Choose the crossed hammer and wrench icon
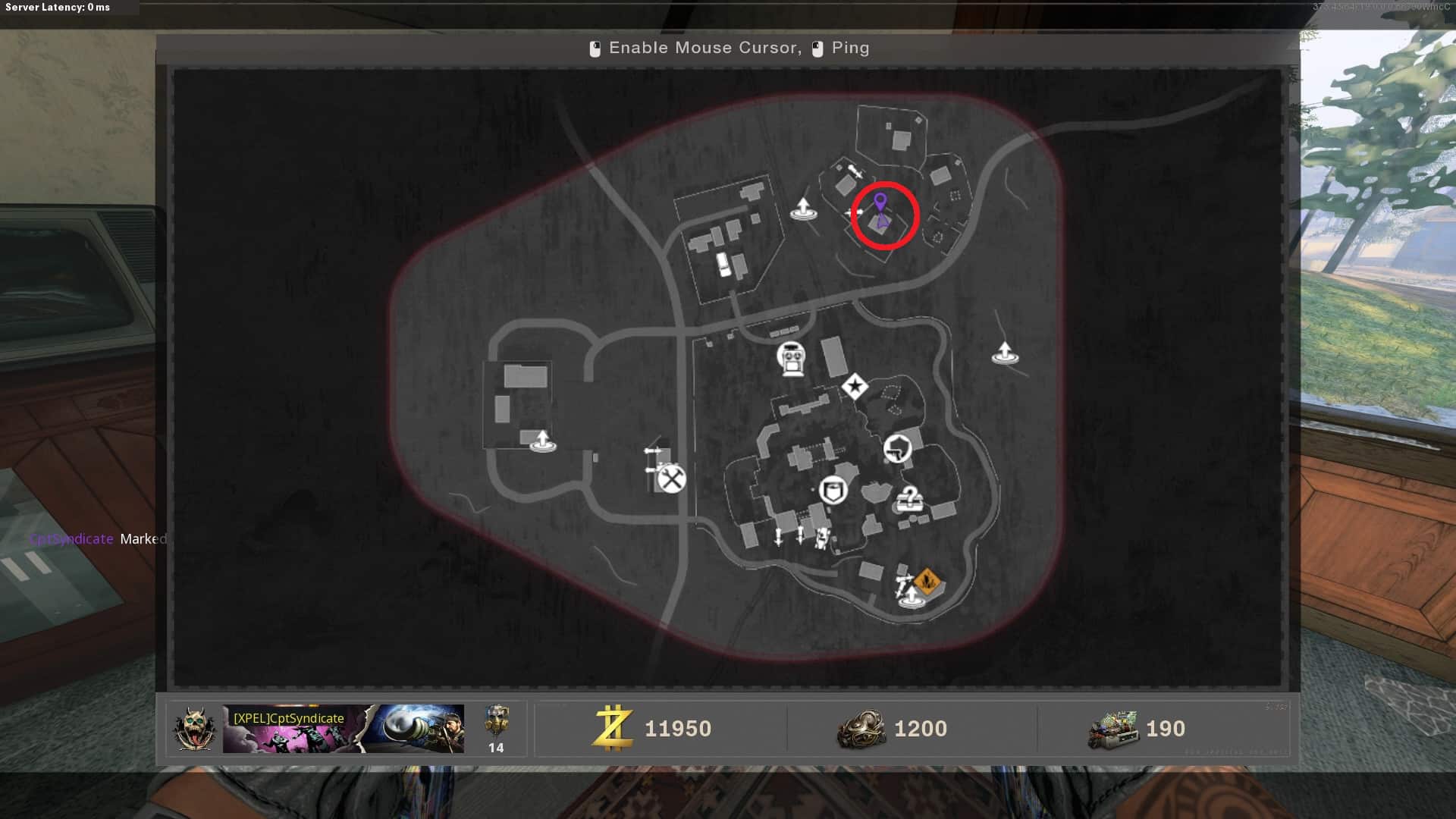Screen dimensions: 1456x819 671,479
